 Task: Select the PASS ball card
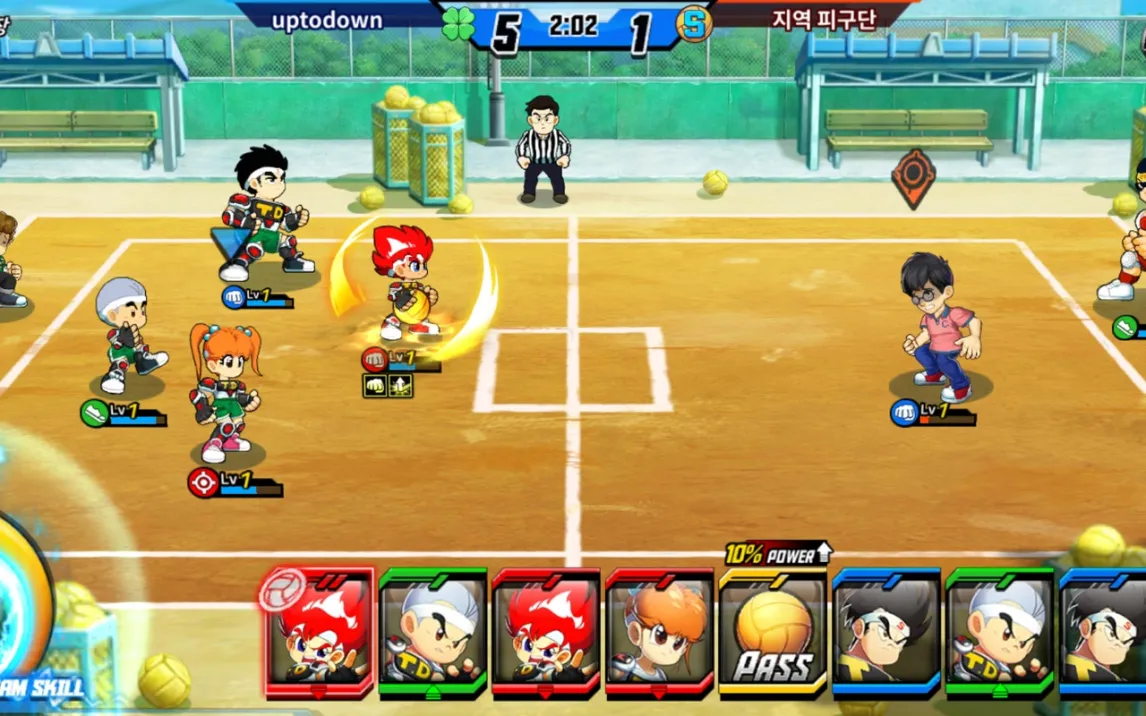pyautogui.click(x=773, y=632)
